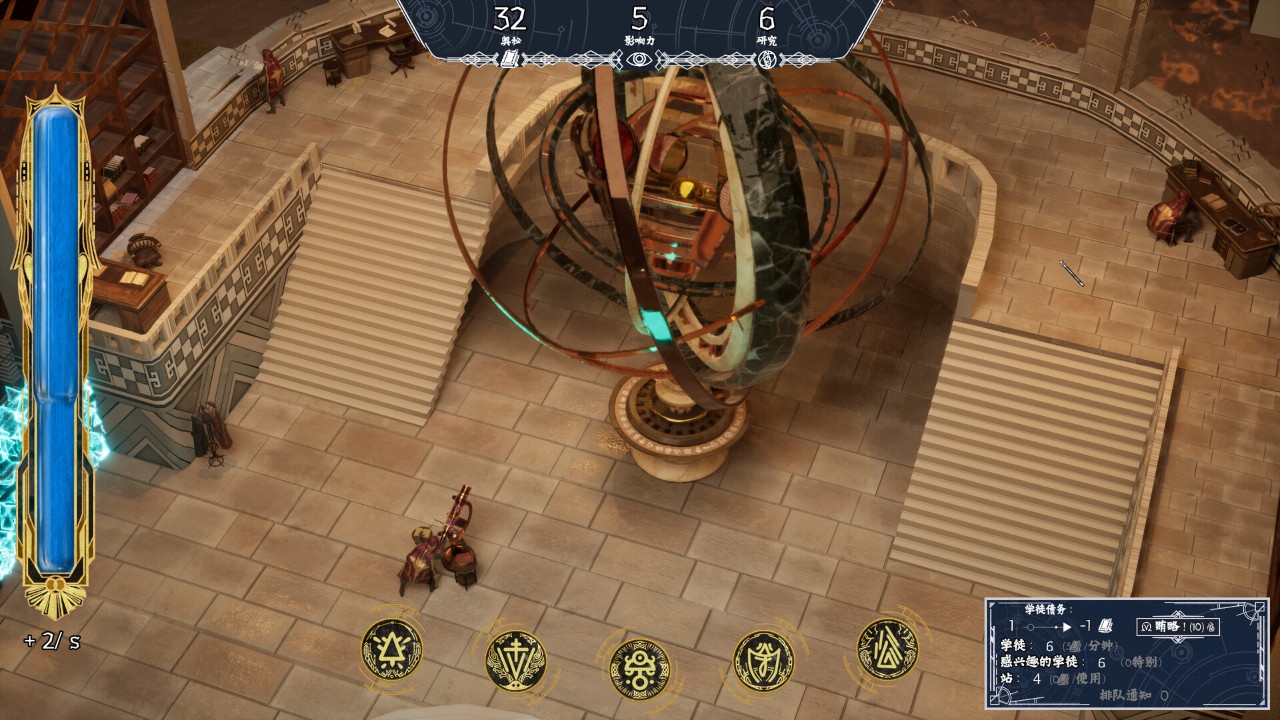Use the orb sigil ability in the center
The width and height of the screenshot is (1280, 720).
[x=640, y=668]
